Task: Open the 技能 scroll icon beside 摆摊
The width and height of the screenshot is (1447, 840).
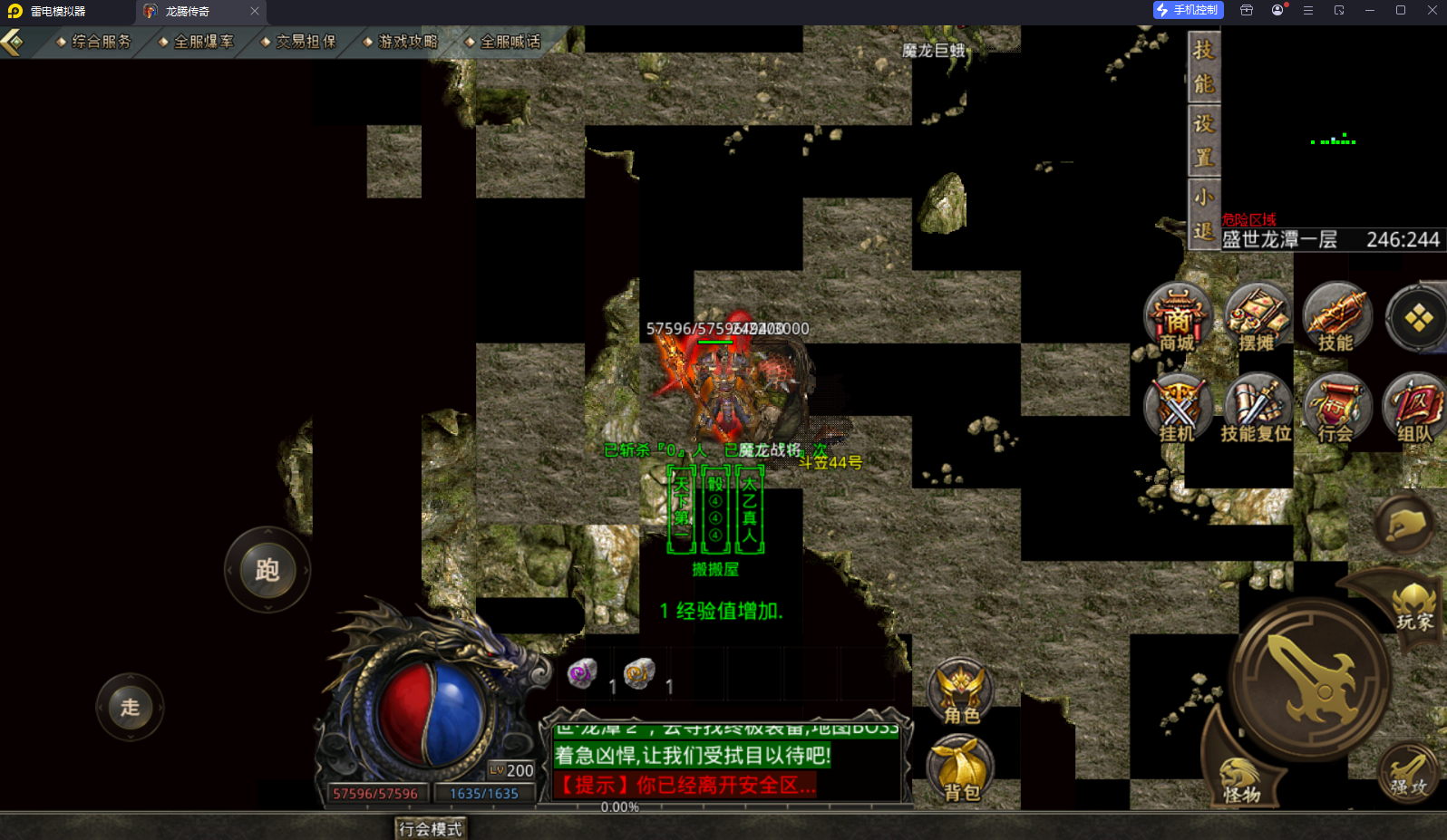Action: pos(1335,317)
